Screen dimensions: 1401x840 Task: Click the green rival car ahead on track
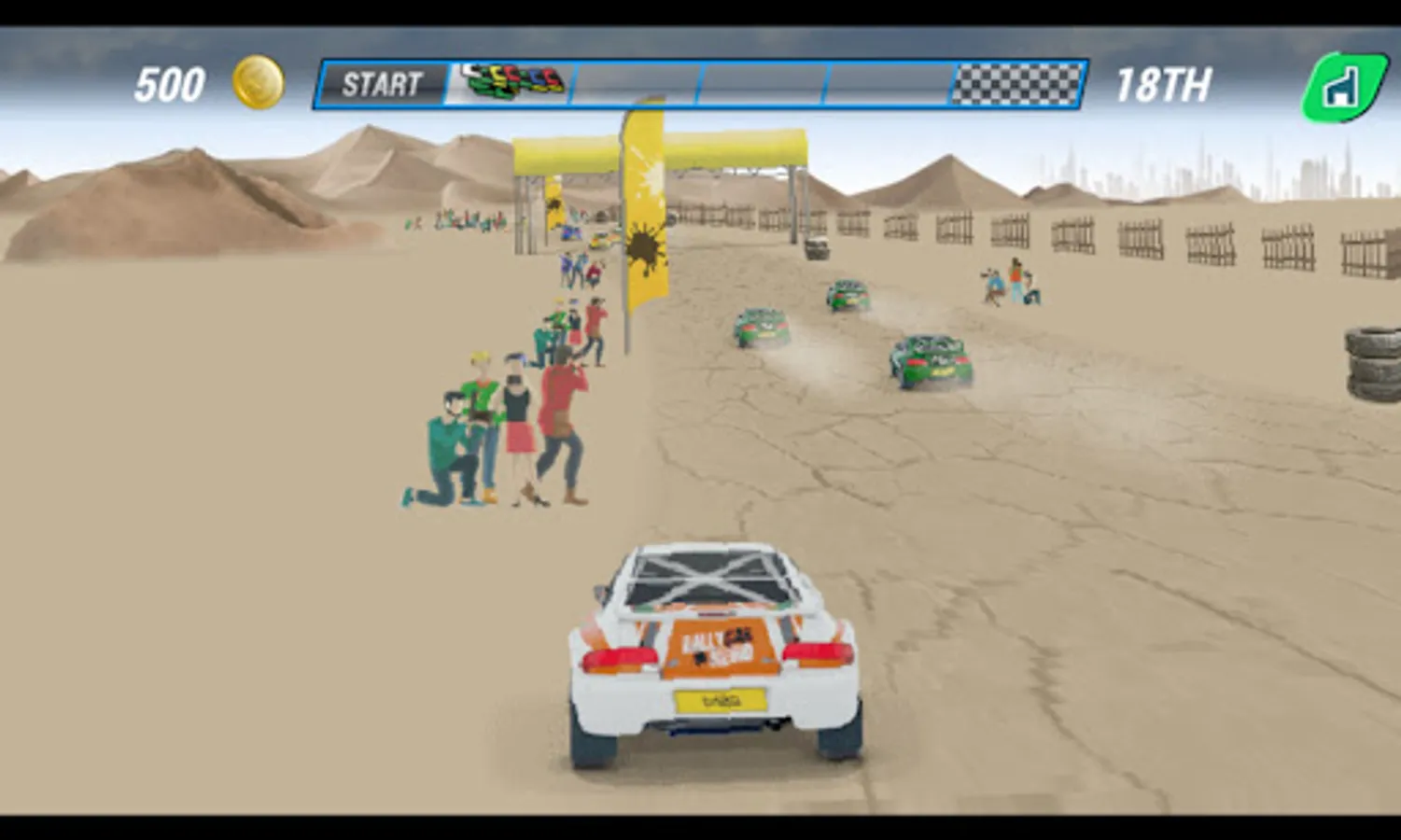pyautogui.click(x=928, y=358)
